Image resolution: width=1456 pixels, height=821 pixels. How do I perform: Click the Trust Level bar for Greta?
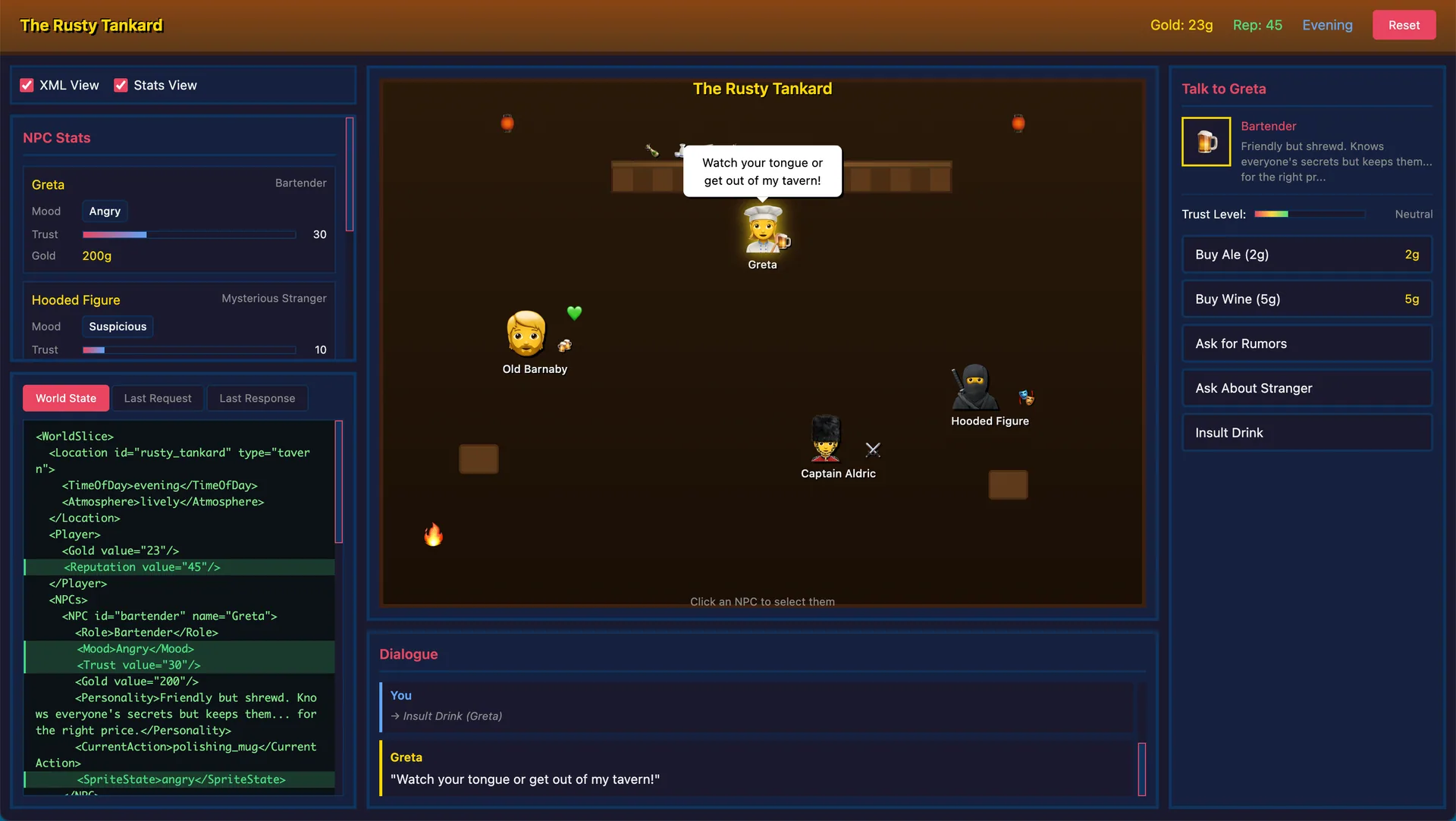click(1309, 214)
